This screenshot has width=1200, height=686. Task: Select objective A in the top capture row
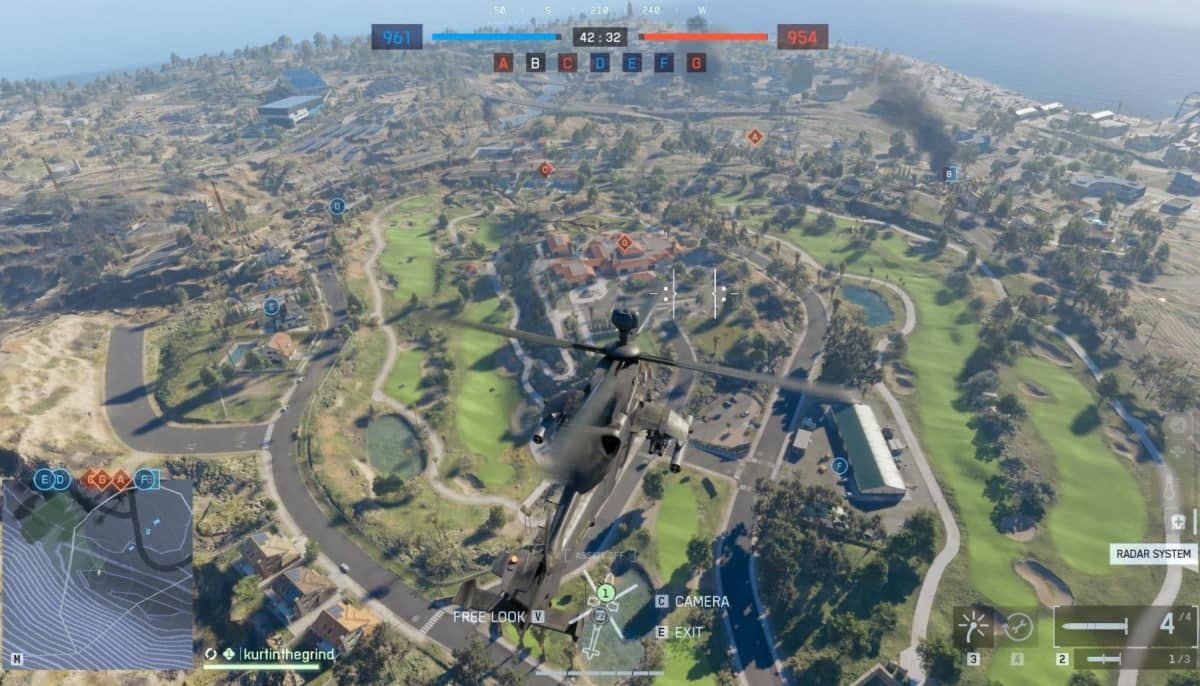[x=503, y=63]
